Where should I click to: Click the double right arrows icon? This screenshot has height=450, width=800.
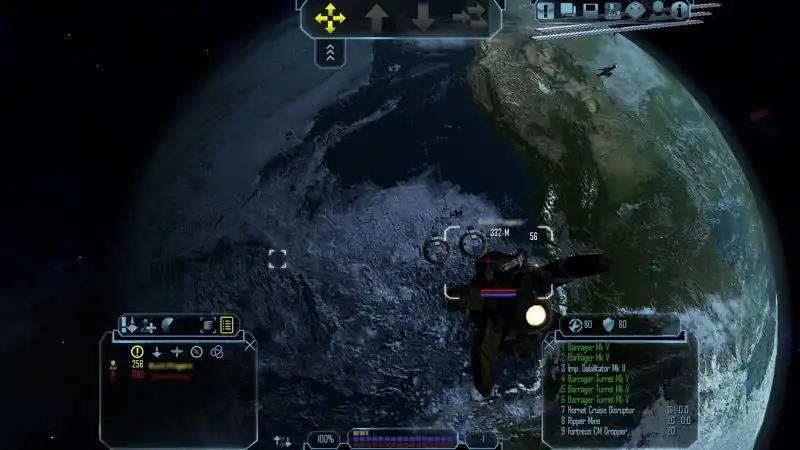tap(468, 18)
